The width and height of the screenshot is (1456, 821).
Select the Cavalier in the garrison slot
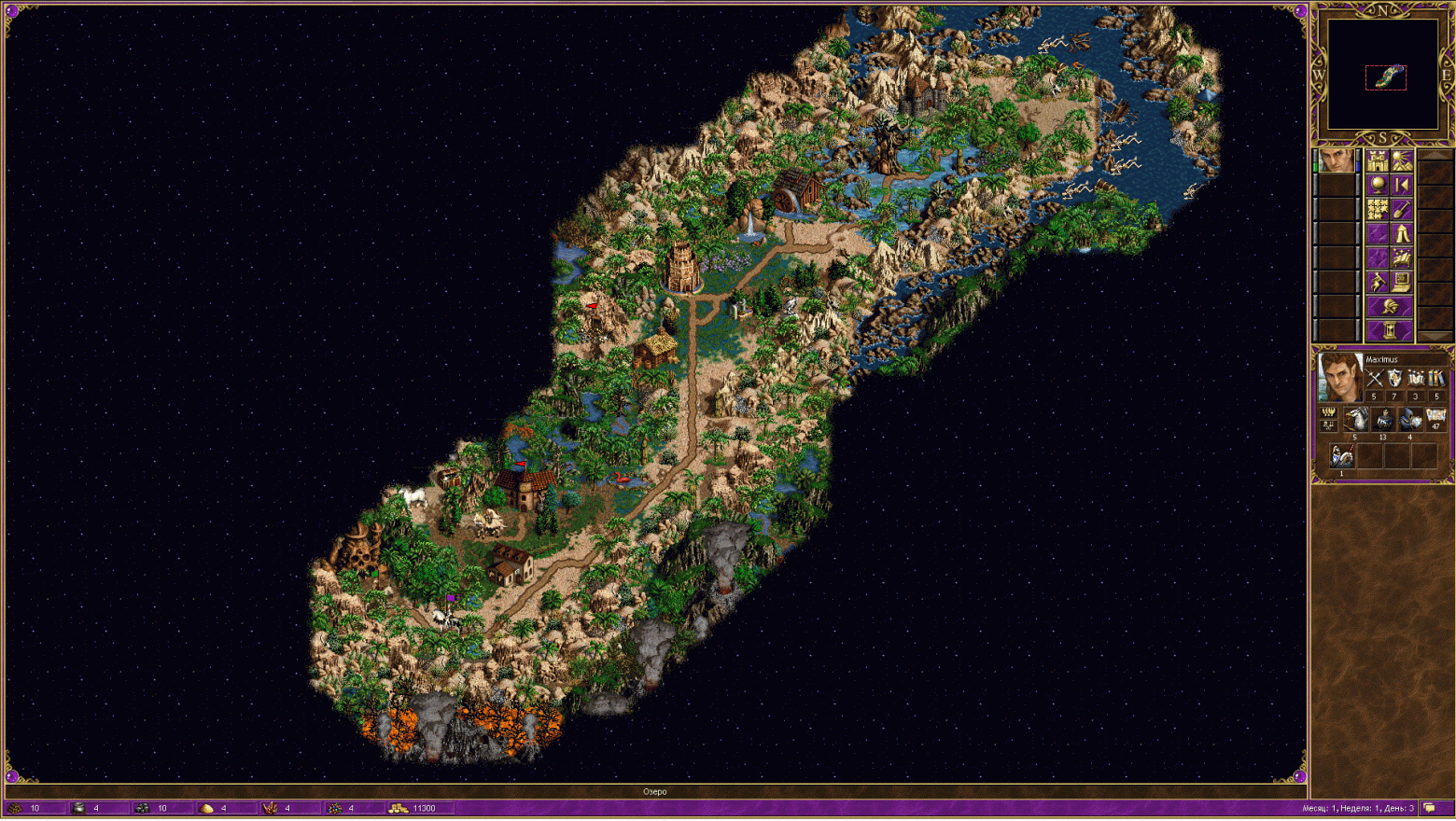coord(1341,456)
